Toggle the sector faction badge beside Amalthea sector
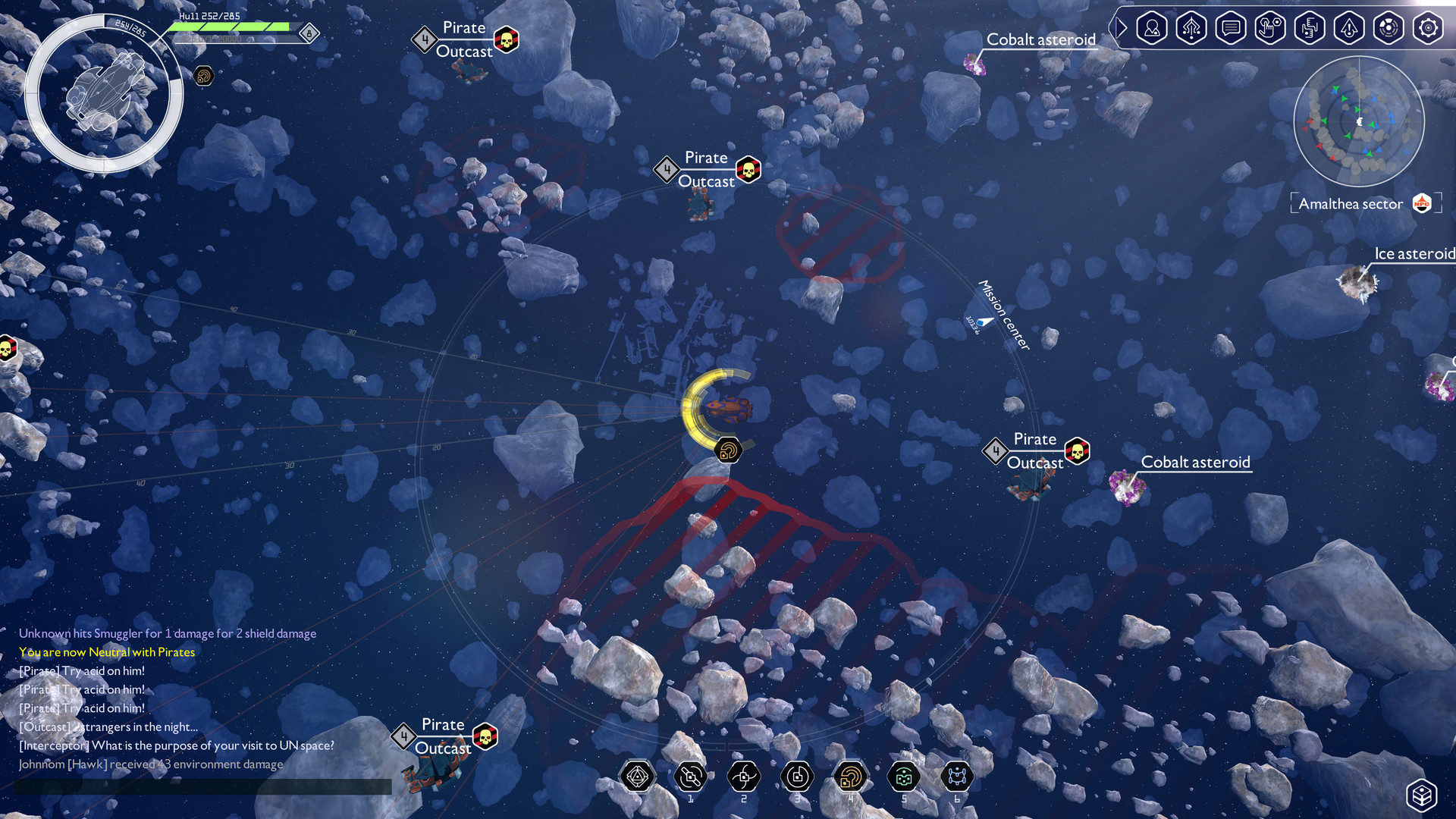Image resolution: width=1456 pixels, height=819 pixels. coord(1423,202)
